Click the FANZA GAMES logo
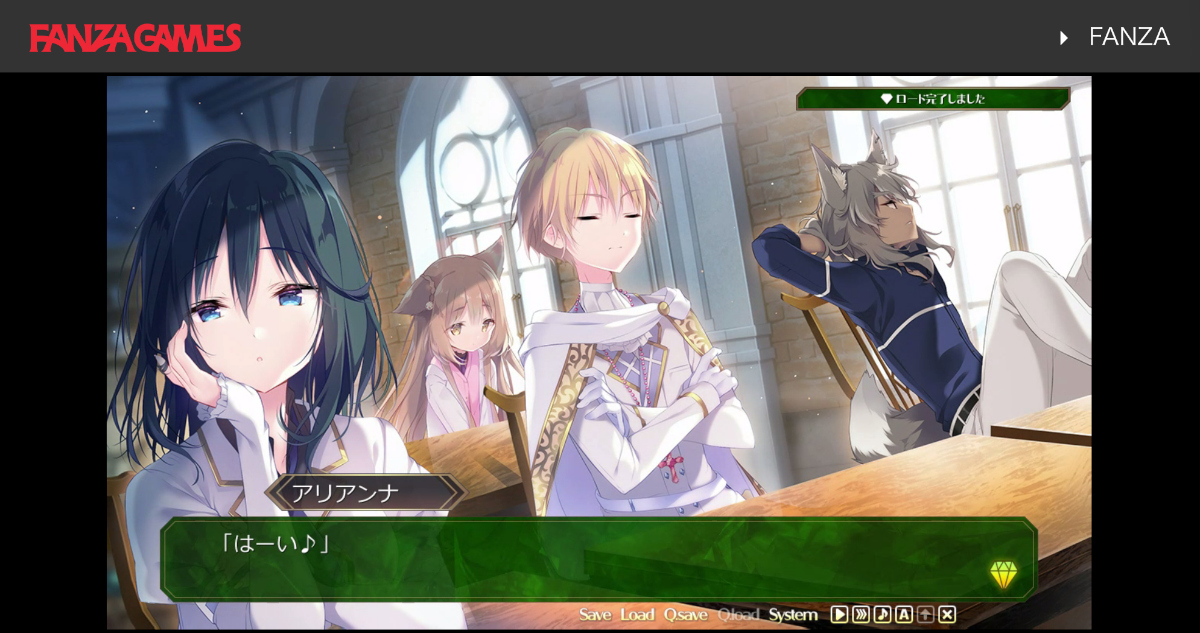Viewport: 1200px width, 633px height. click(x=135, y=37)
